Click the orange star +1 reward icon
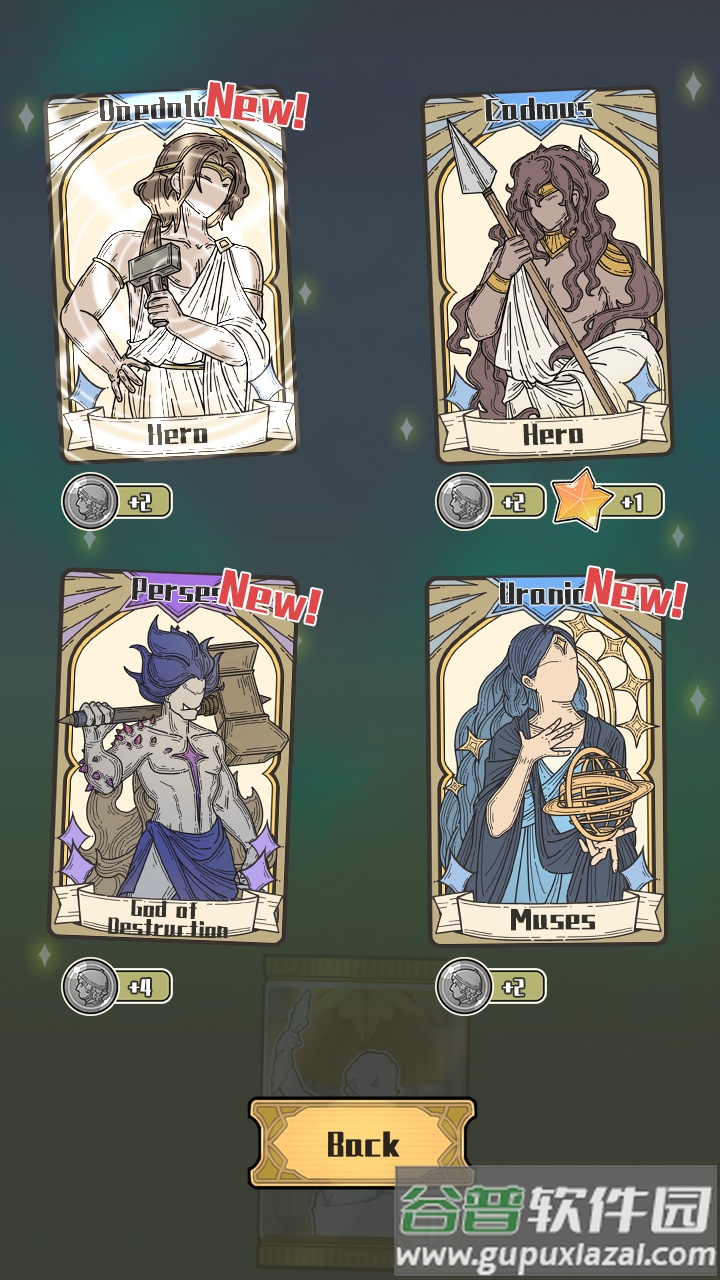The width and height of the screenshot is (720, 1280). pyautogui.click(x=583, y=500)
